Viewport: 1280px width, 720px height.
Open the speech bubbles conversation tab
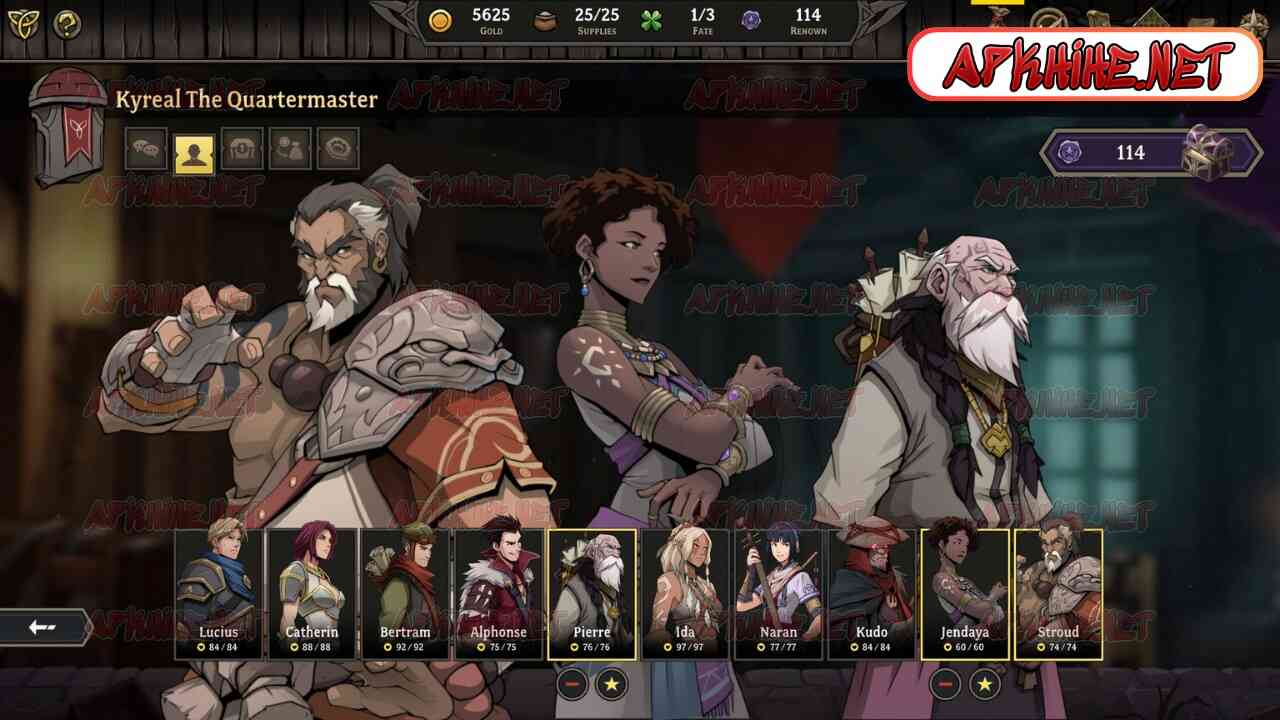[x=146, y=150]
